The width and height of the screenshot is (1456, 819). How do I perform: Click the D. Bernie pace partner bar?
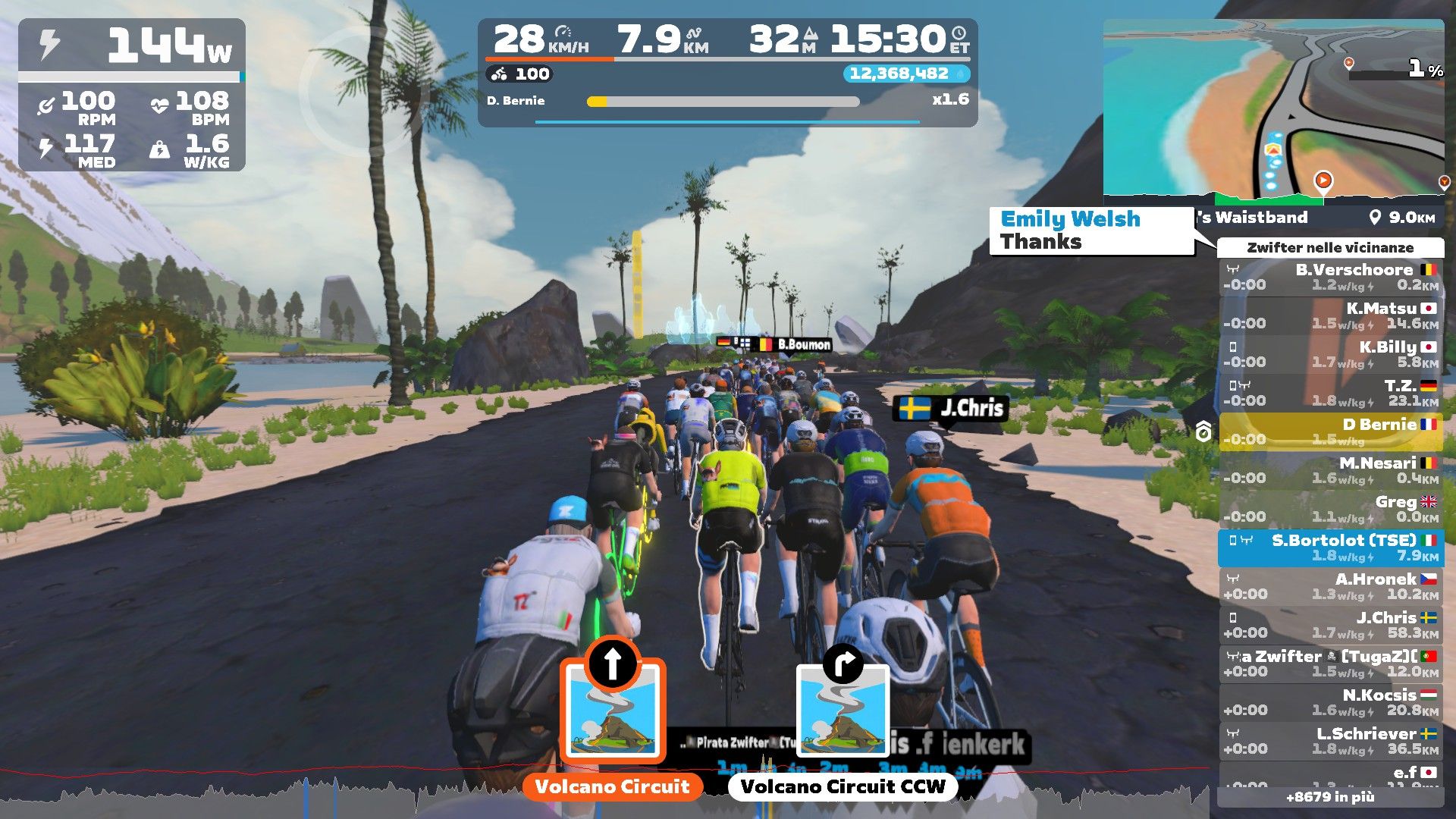coord(723,101)
